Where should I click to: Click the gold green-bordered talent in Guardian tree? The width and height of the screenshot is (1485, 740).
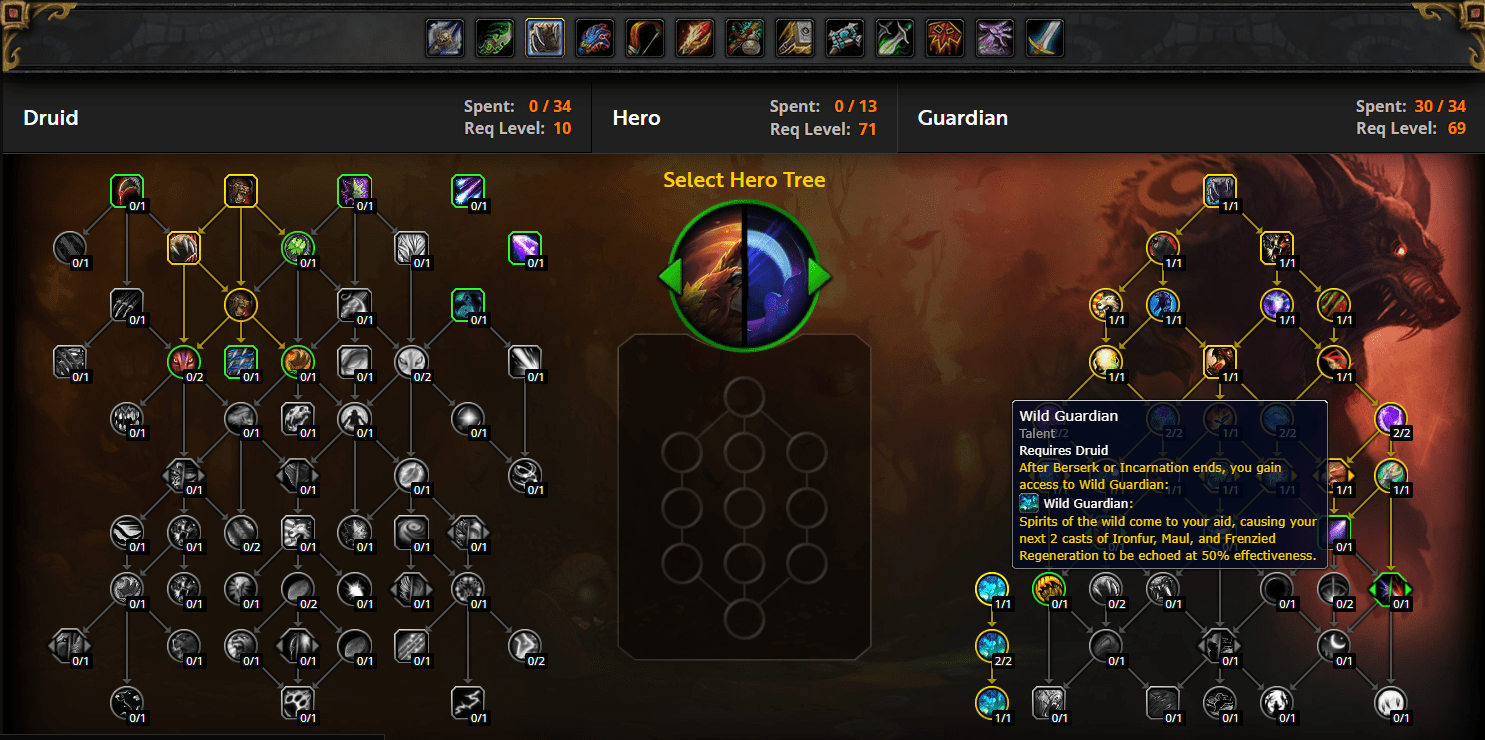tap(1050, 588)
